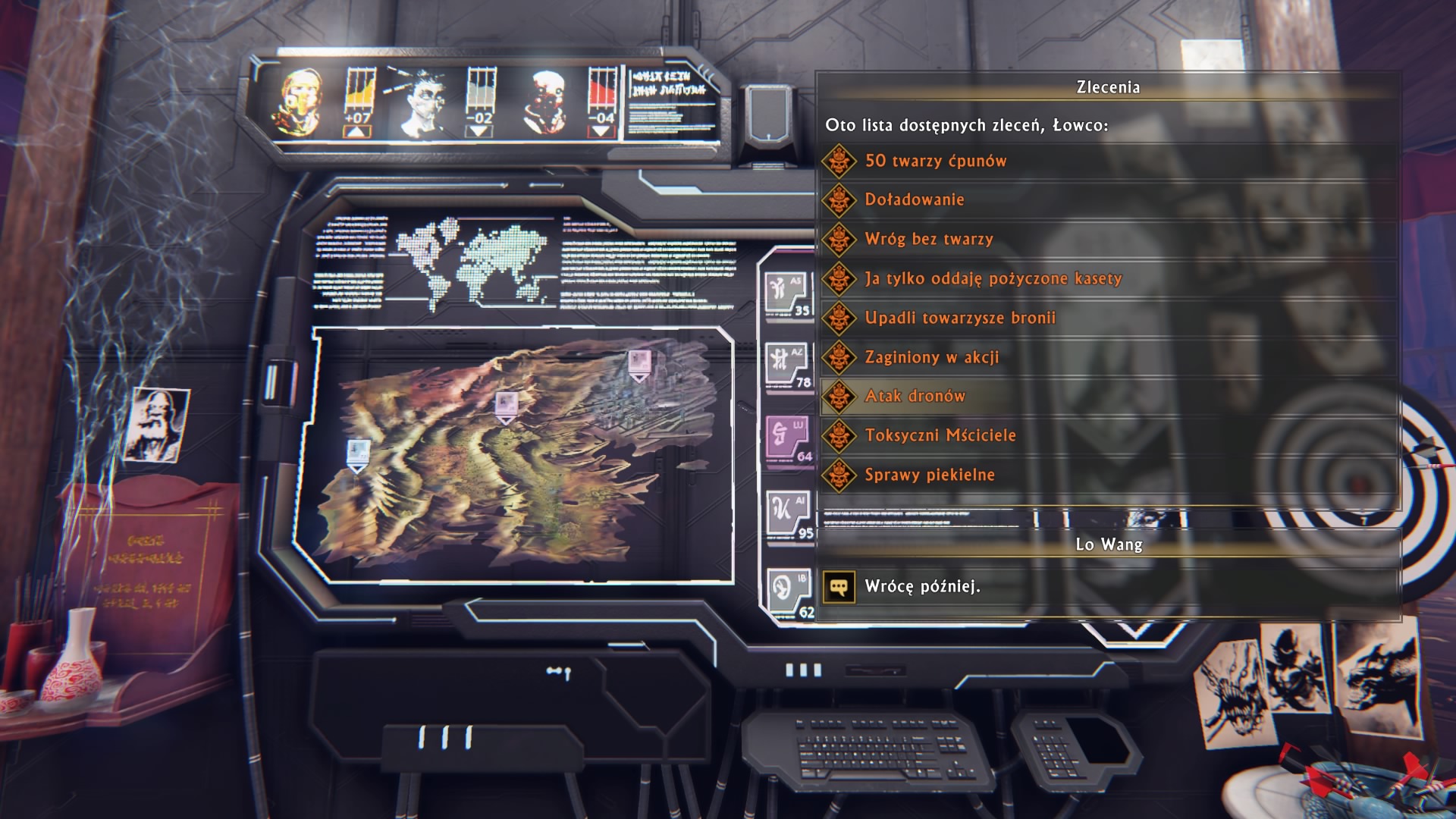Viewport: 1456px width, 819px height.
Task: Open the "Sprawy piekielne" contract
Action: (x=930, y=475)
